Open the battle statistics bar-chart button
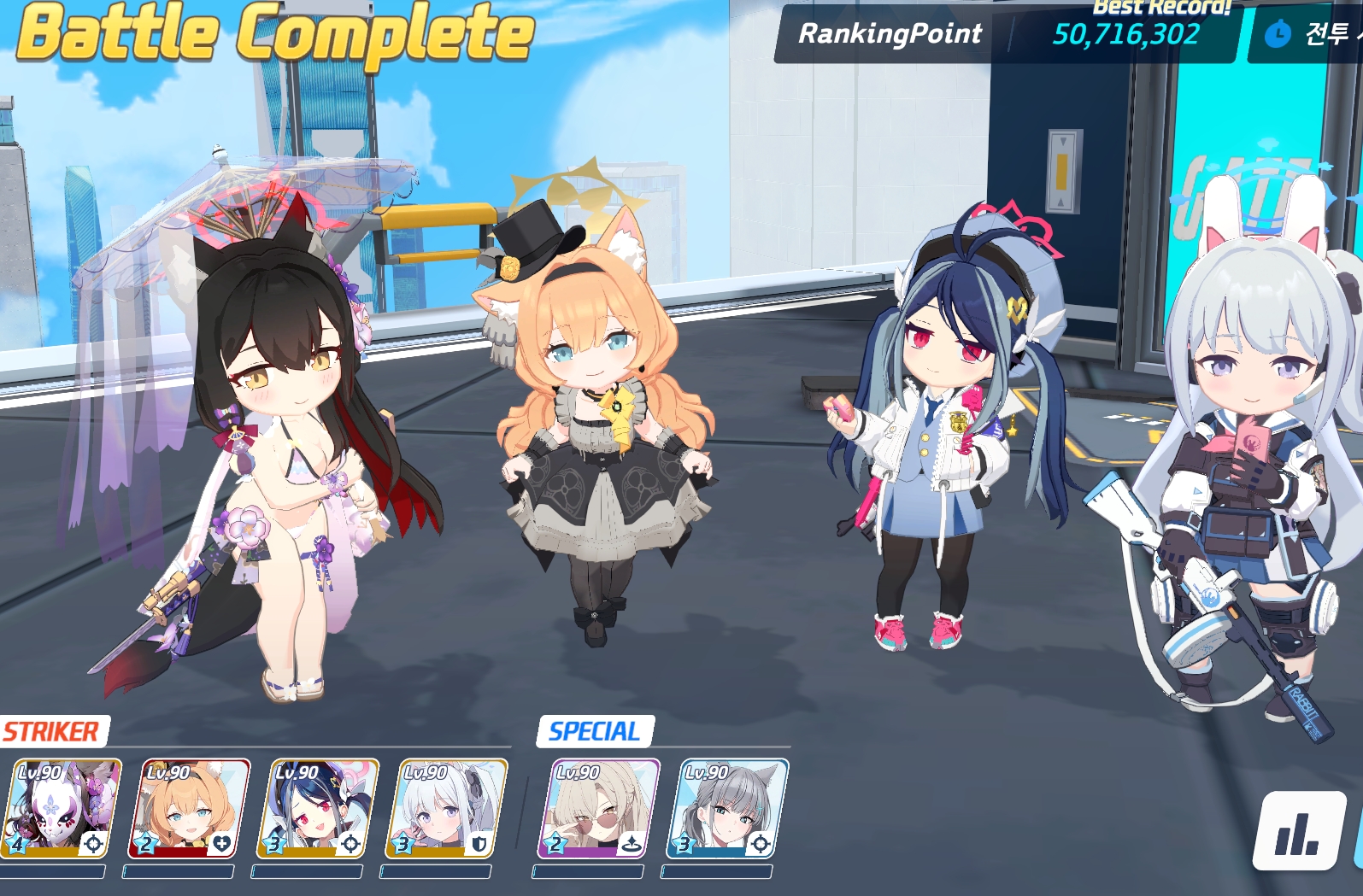This screenshot has width=1363, height=896. [1299, 830]
